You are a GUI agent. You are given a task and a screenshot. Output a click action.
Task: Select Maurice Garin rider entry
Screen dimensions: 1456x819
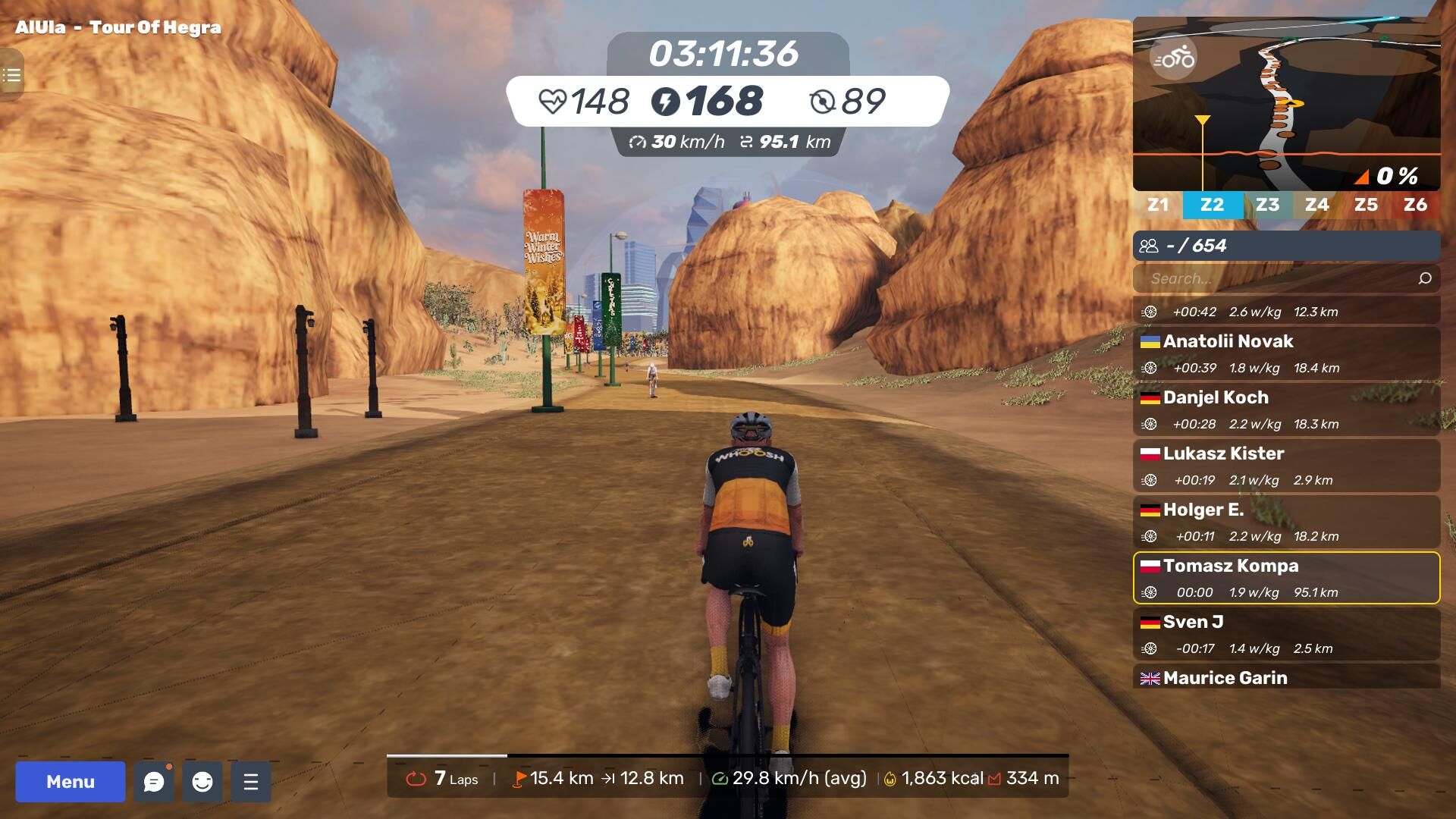(x=1286, y=677)
